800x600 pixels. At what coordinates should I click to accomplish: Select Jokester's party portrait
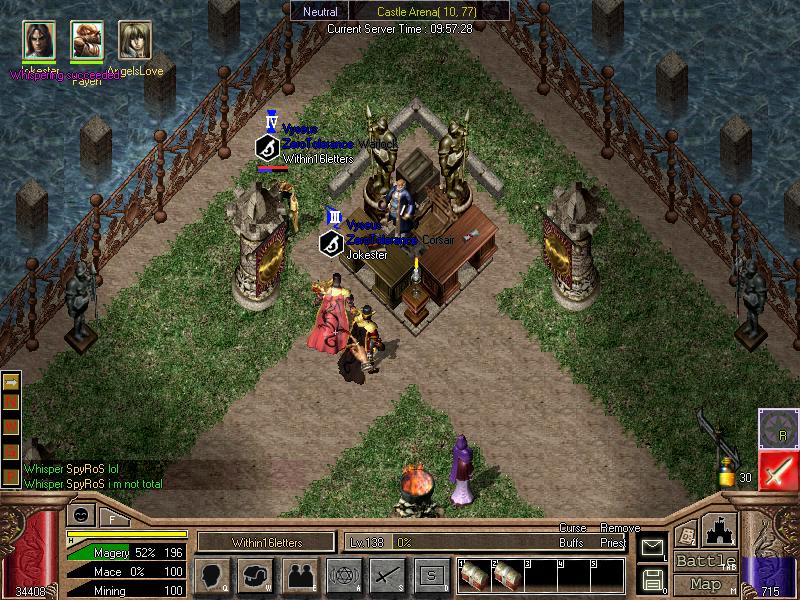(40, 41)
